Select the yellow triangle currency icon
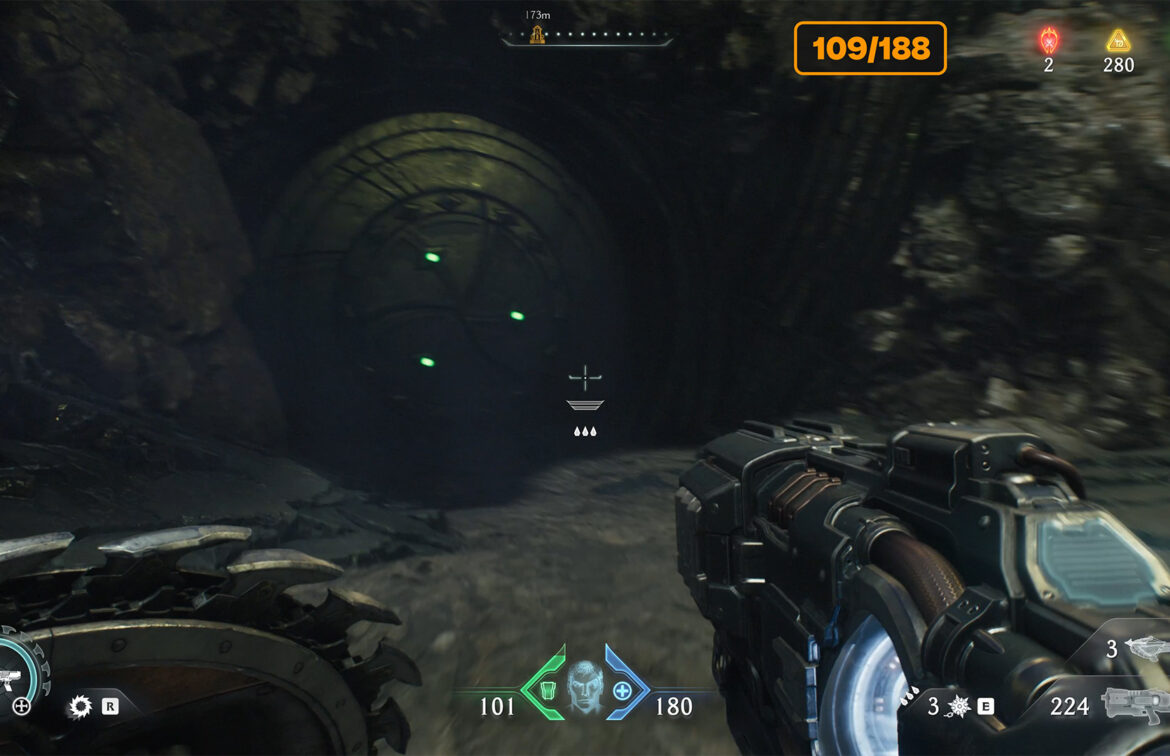 (x=1117, y=40)
